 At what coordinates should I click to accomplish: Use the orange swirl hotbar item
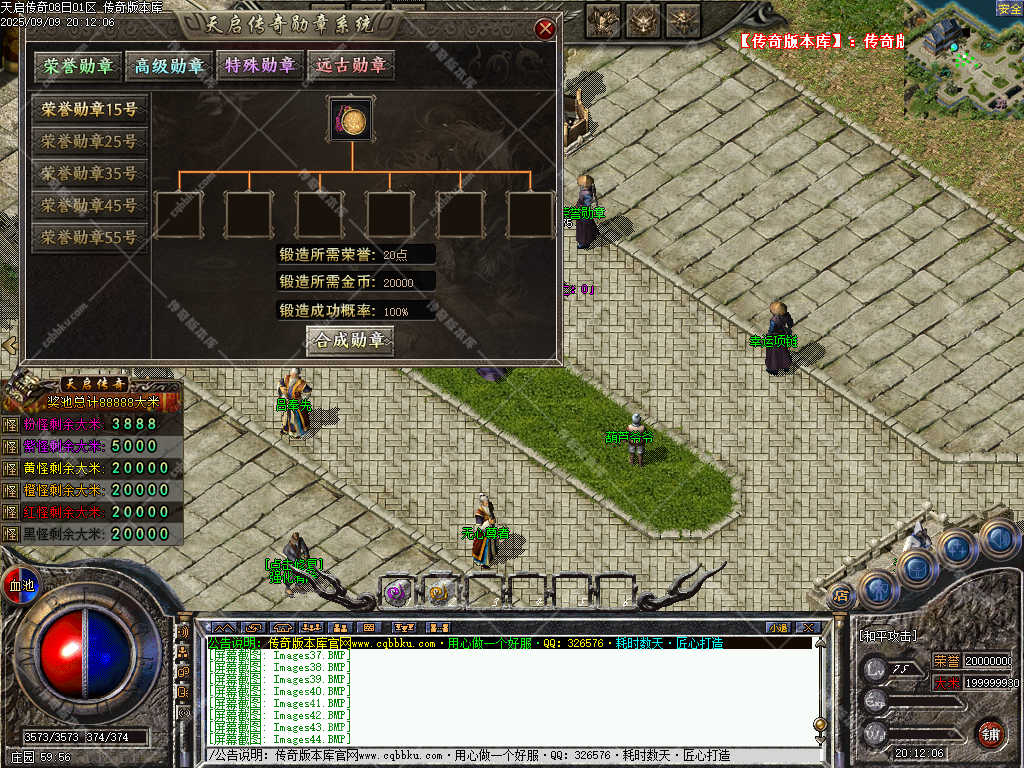[x=440, y=593]
